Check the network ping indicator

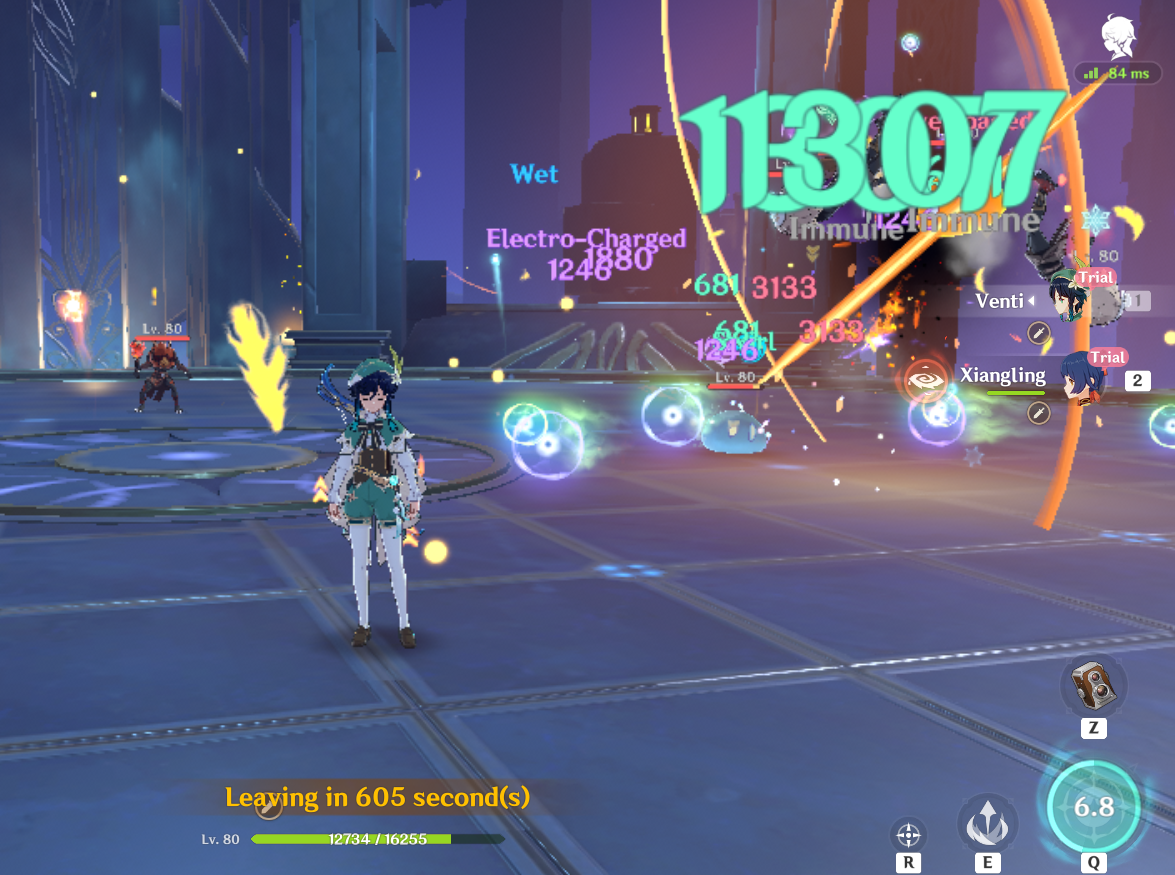tap(1118, 73)
